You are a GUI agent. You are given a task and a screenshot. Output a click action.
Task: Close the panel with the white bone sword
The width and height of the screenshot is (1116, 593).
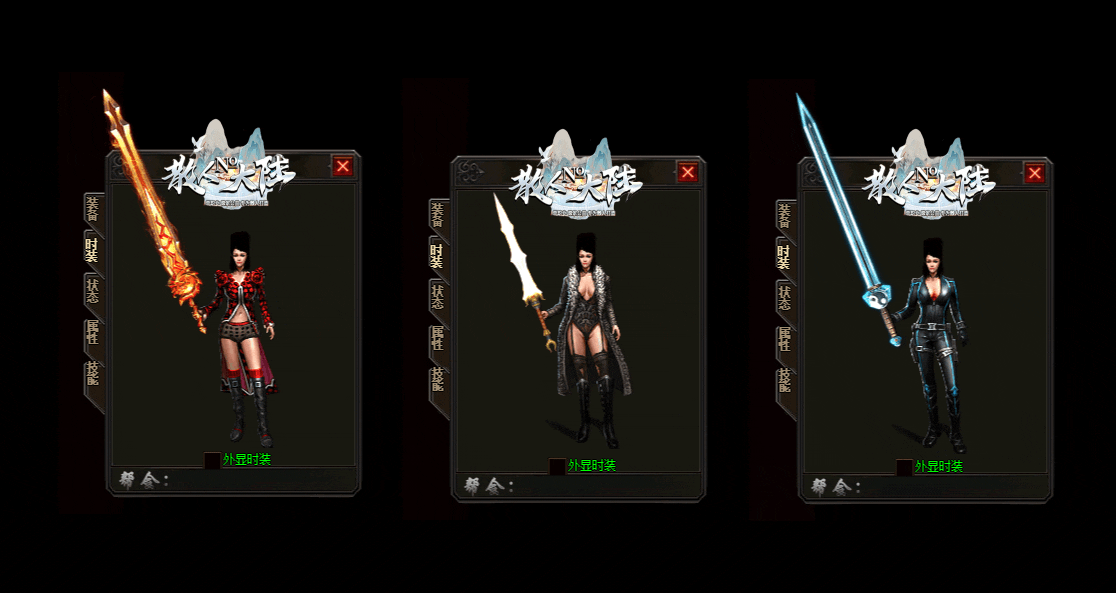688,172
